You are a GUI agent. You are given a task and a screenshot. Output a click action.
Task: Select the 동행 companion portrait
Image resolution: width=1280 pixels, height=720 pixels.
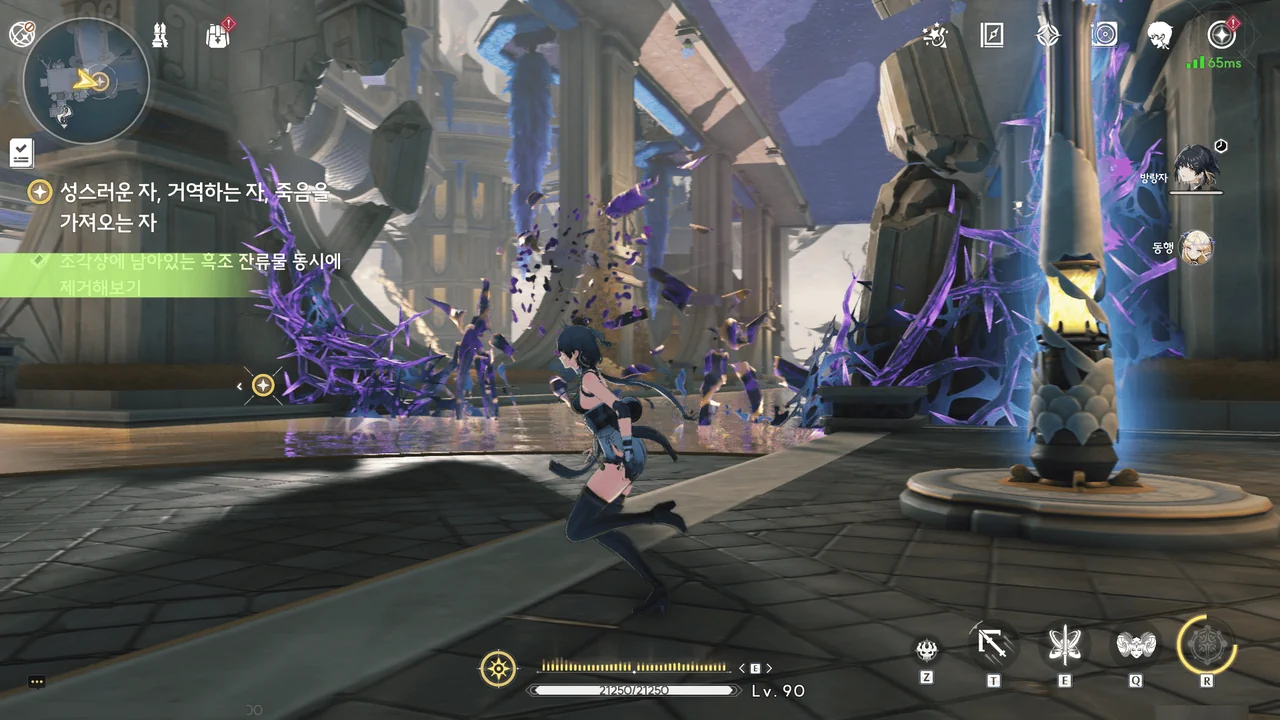pos(1196,247)
